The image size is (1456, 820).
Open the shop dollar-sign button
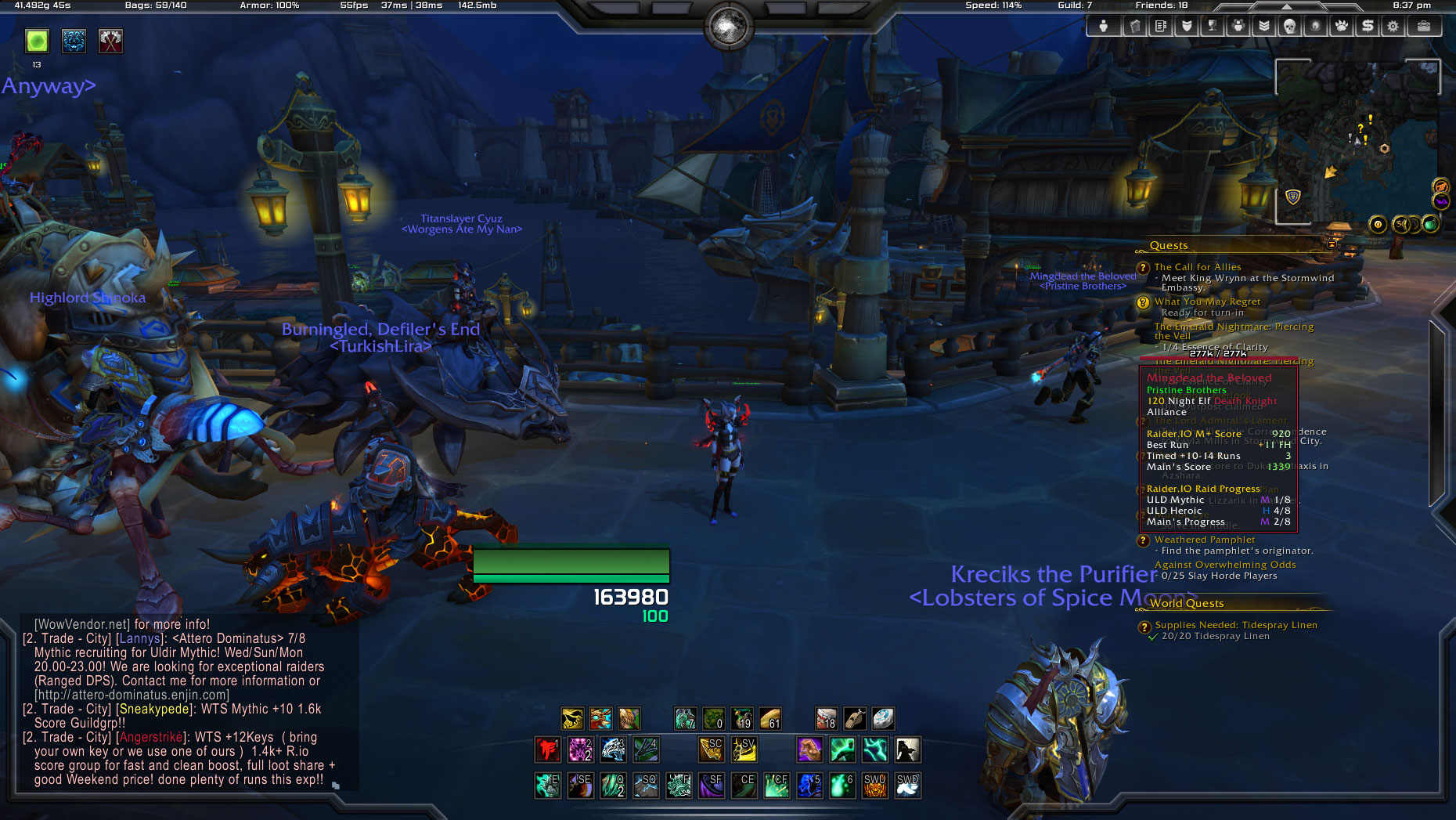coord(1368,26)
